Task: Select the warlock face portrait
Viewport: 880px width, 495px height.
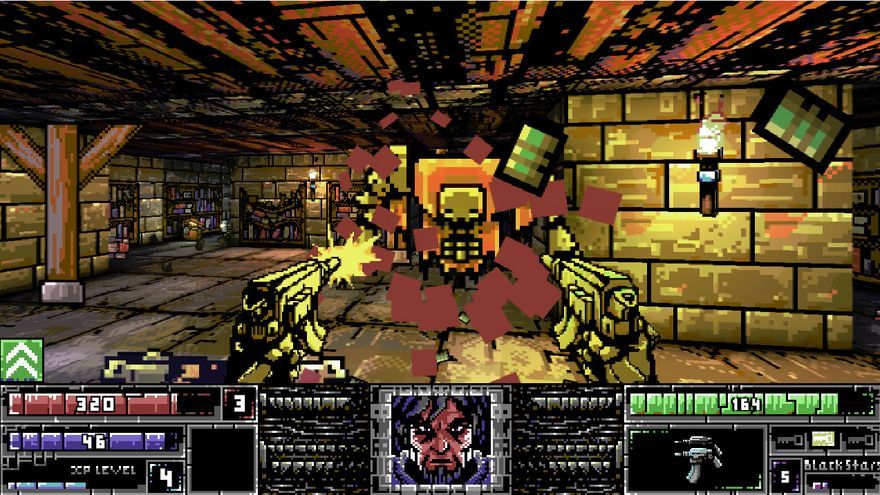Action: [x=440, y=438]
